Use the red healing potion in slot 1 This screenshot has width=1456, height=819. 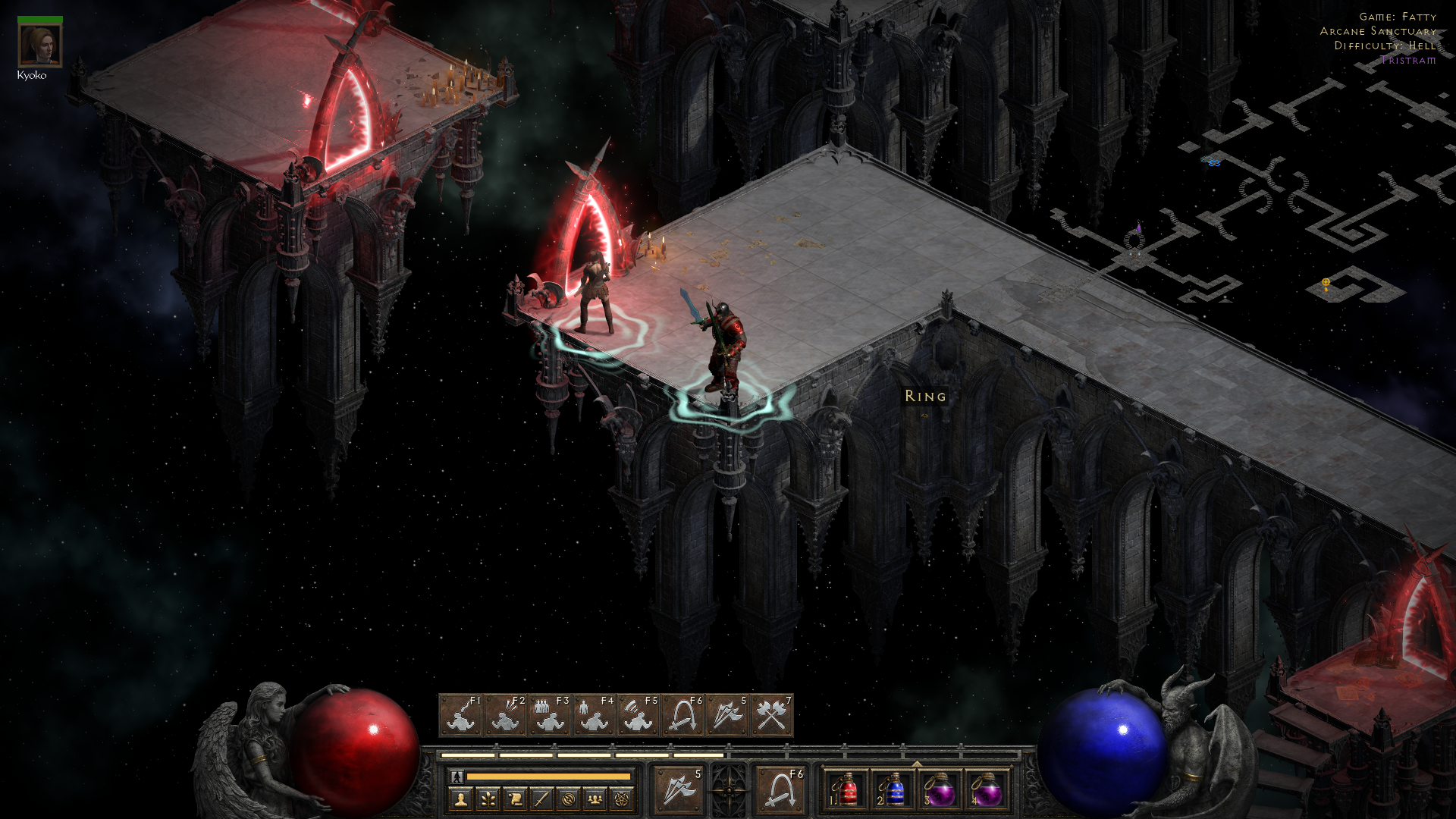point(846,790)
